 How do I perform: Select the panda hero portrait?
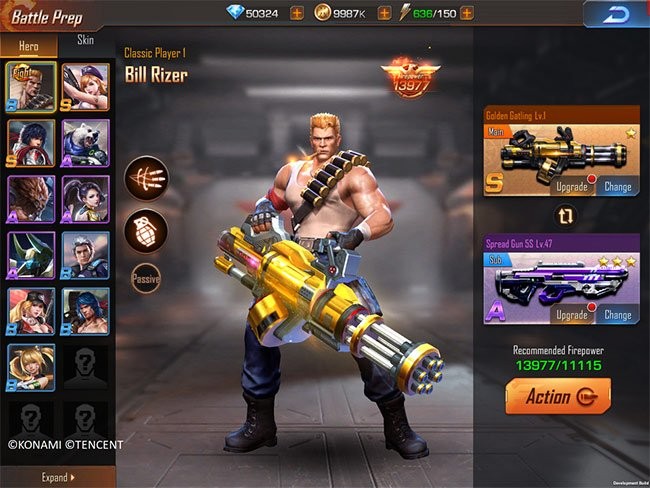(85, 143)
